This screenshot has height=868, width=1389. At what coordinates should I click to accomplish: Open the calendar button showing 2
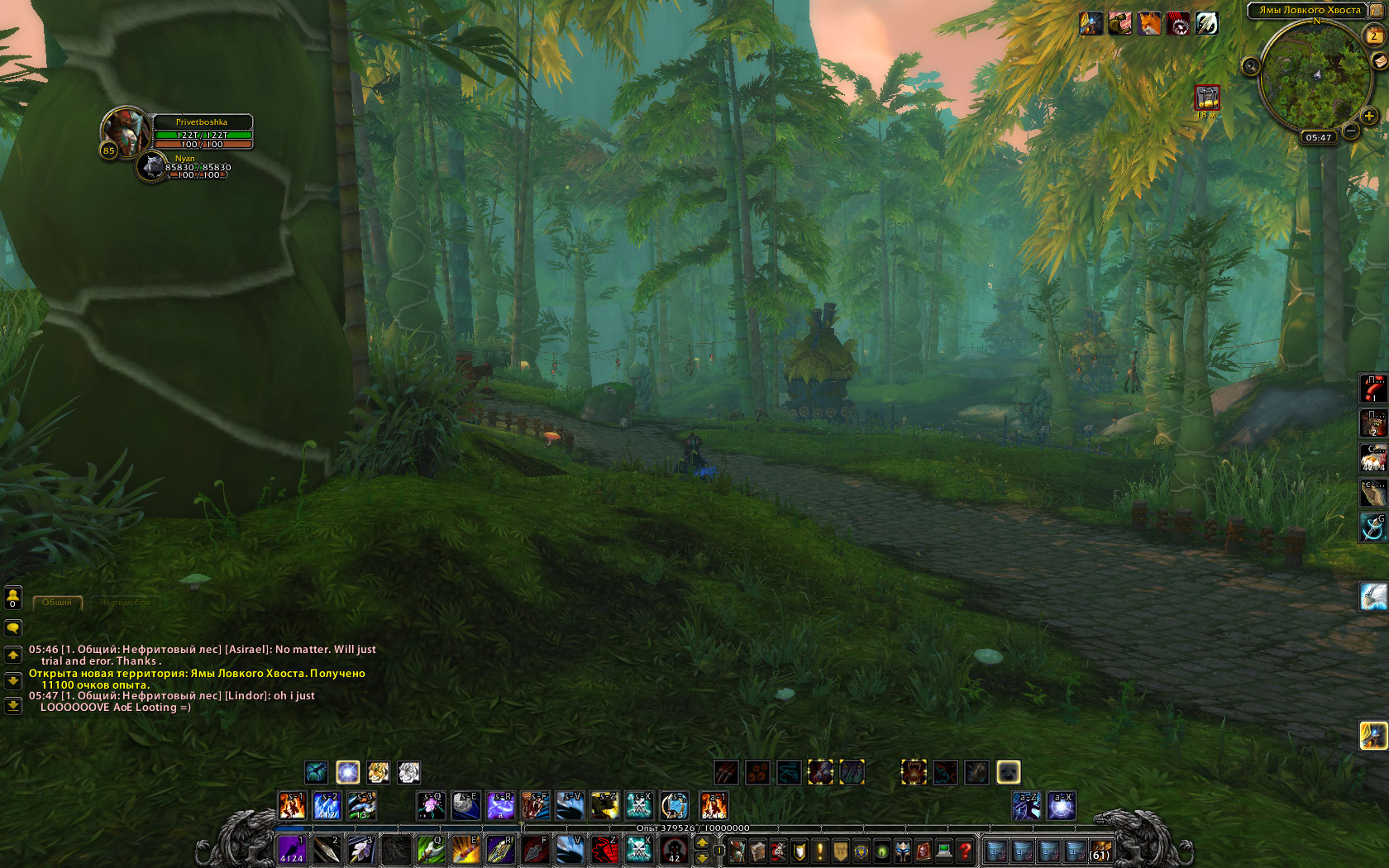pos(1374,35)
